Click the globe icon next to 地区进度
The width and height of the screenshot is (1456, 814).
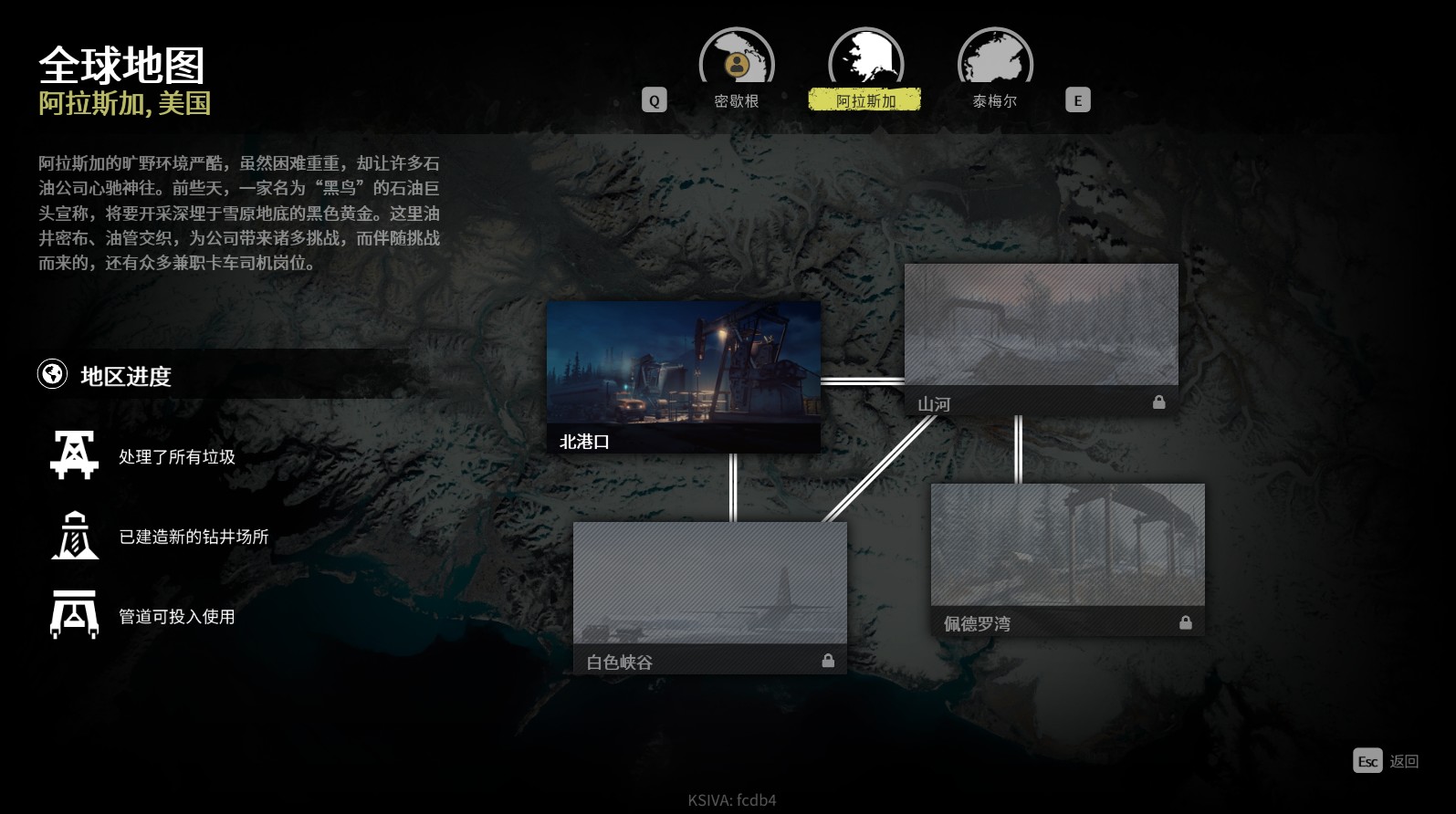[x=52, y=374]
